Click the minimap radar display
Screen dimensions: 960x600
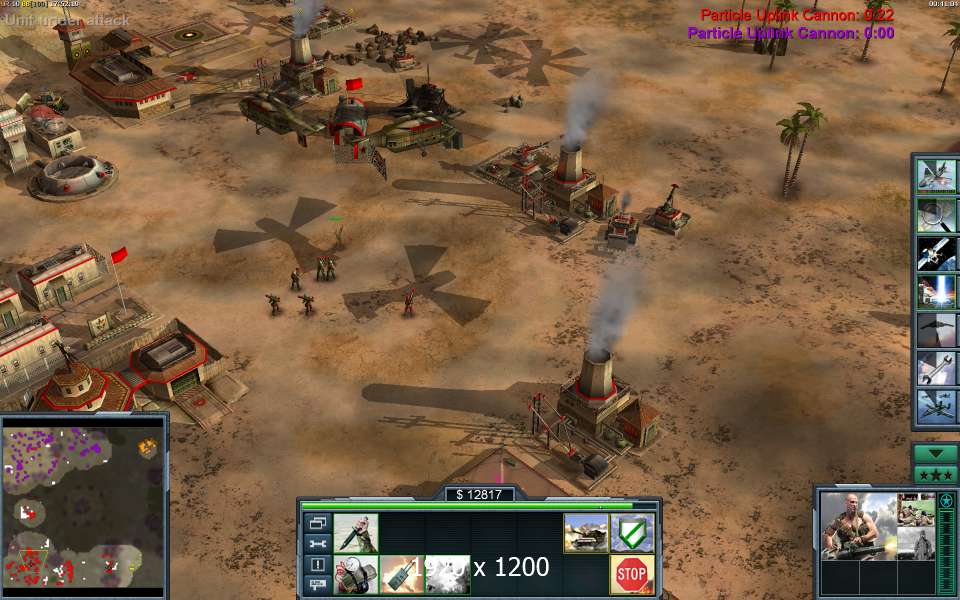[83, 503]
